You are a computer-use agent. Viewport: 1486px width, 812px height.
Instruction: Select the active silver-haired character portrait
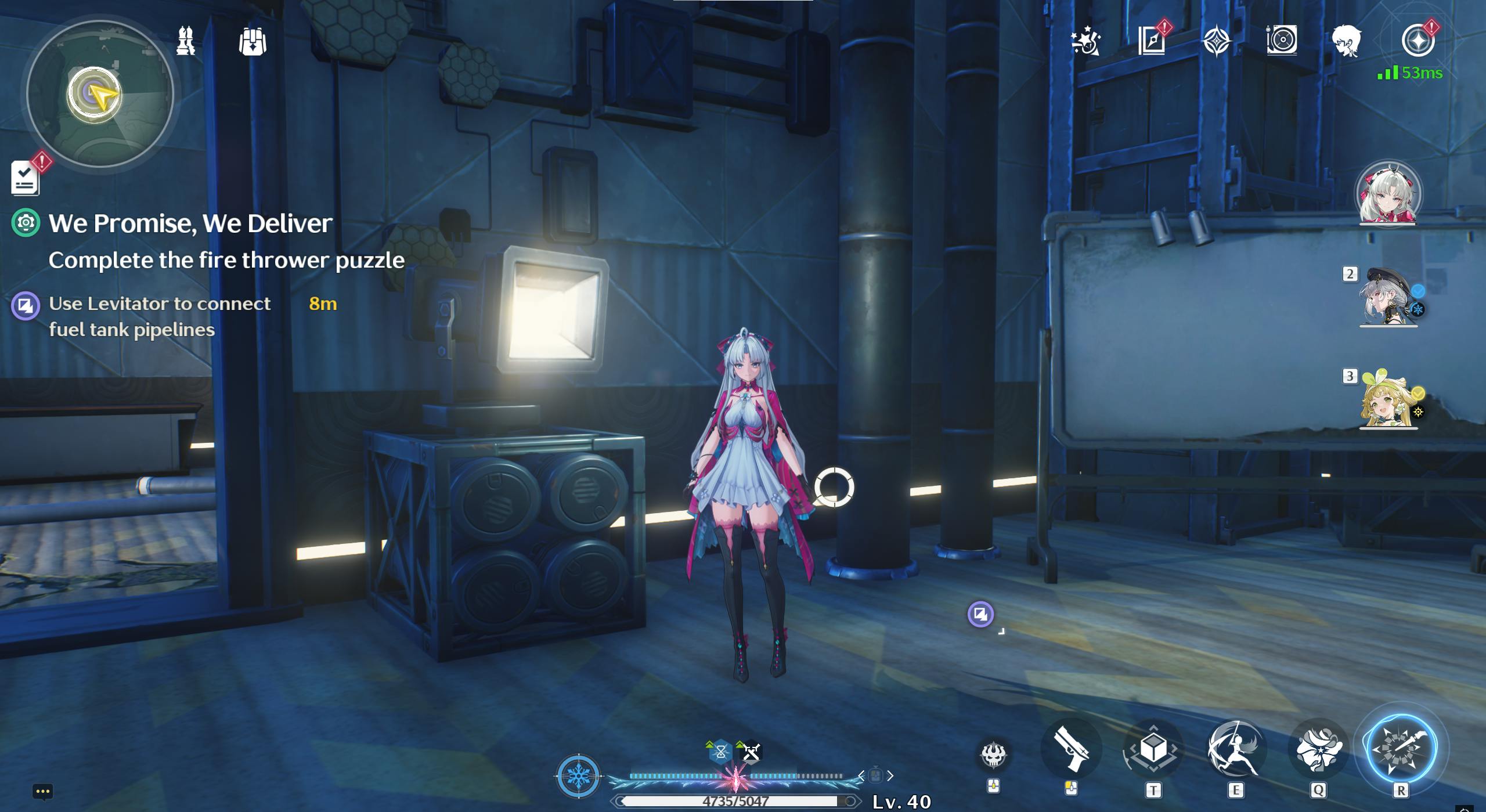tap(1388, 194)
